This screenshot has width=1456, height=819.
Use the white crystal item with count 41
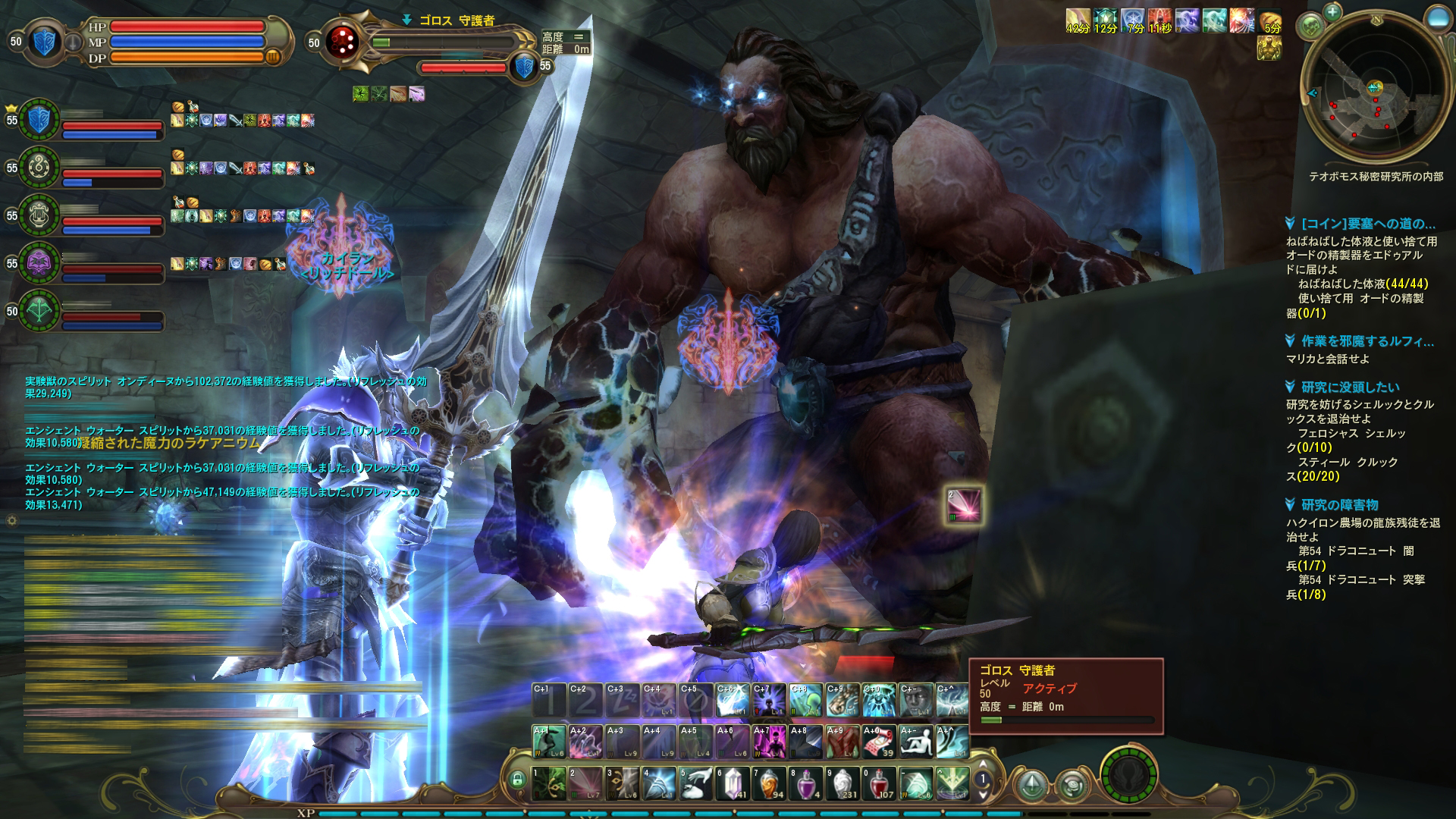coord(733,783)
